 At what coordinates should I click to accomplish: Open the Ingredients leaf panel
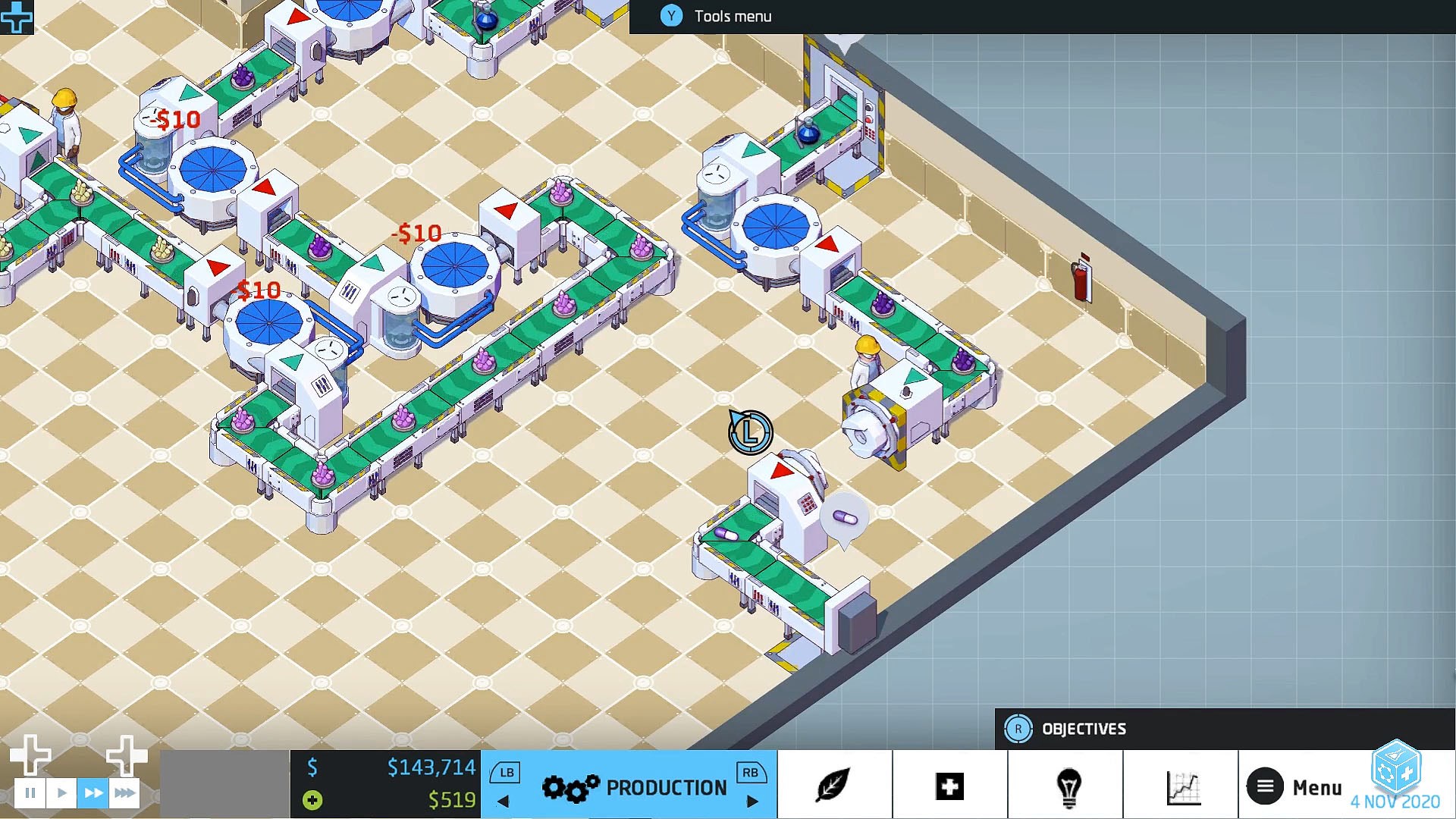834,786
